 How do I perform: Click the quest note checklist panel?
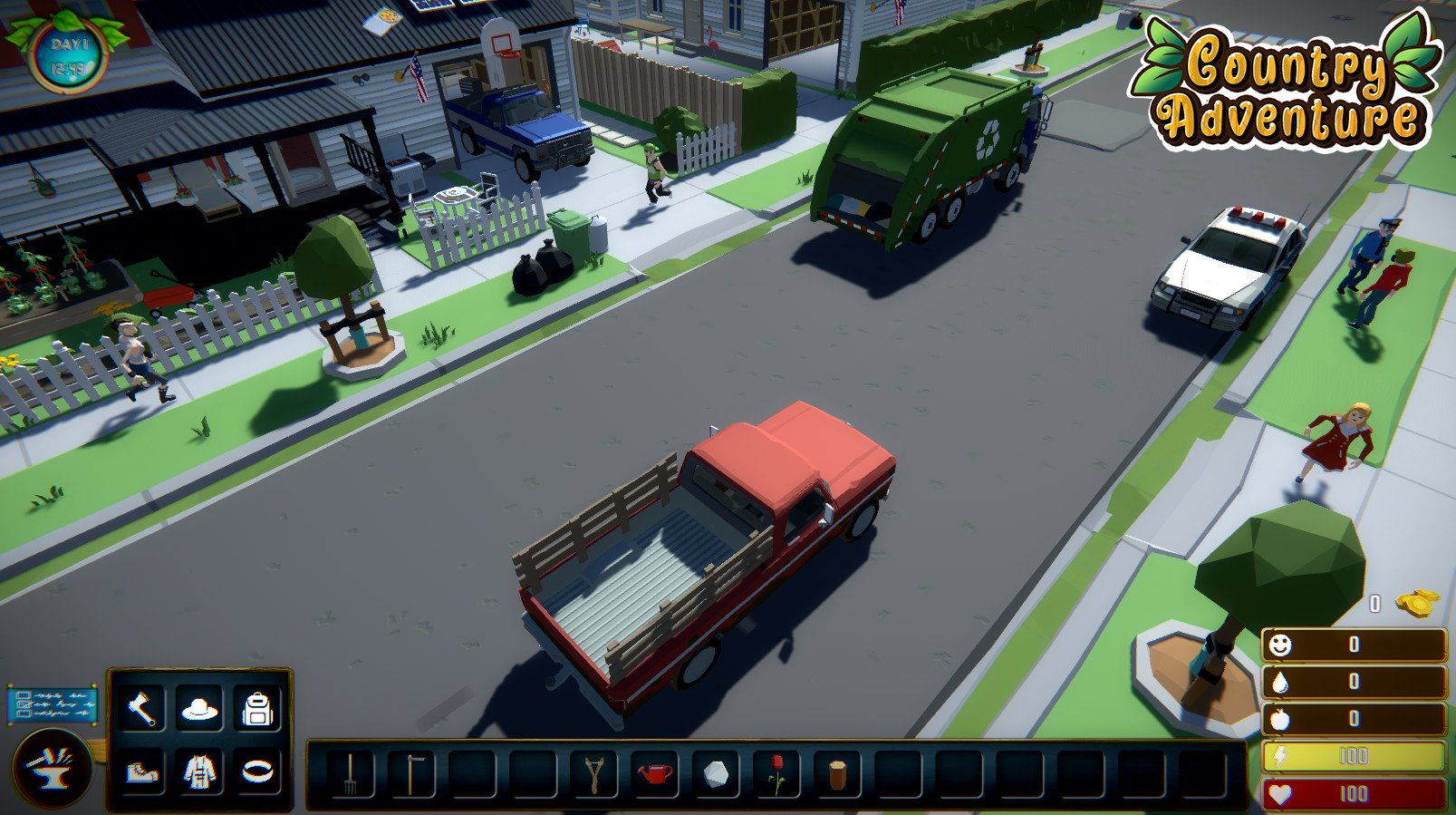tap(53, 703)
